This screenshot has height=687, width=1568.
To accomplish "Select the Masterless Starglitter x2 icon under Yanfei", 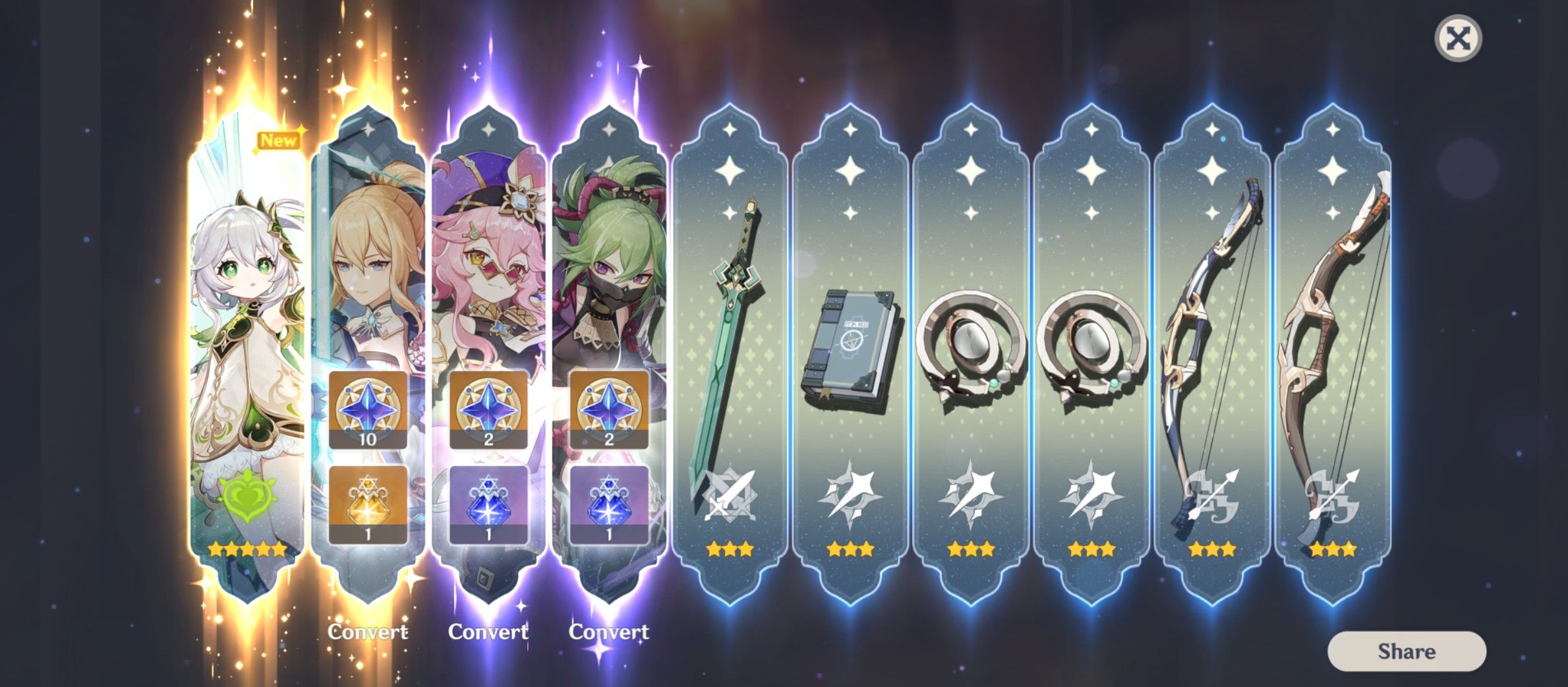I will click(488, 410).
